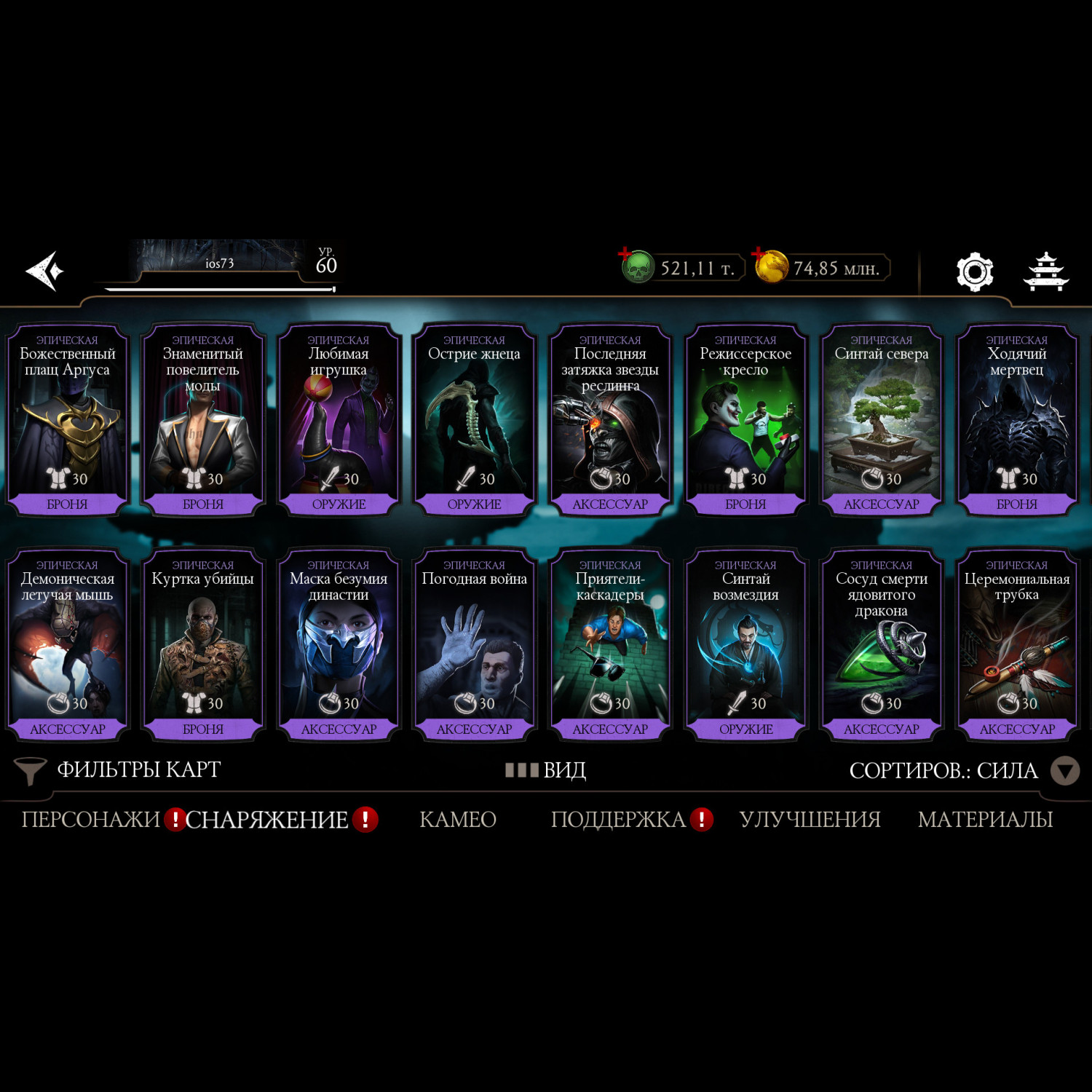
Task: Select the Божественный плащ Аргуса card
Action: coord(67,420)
